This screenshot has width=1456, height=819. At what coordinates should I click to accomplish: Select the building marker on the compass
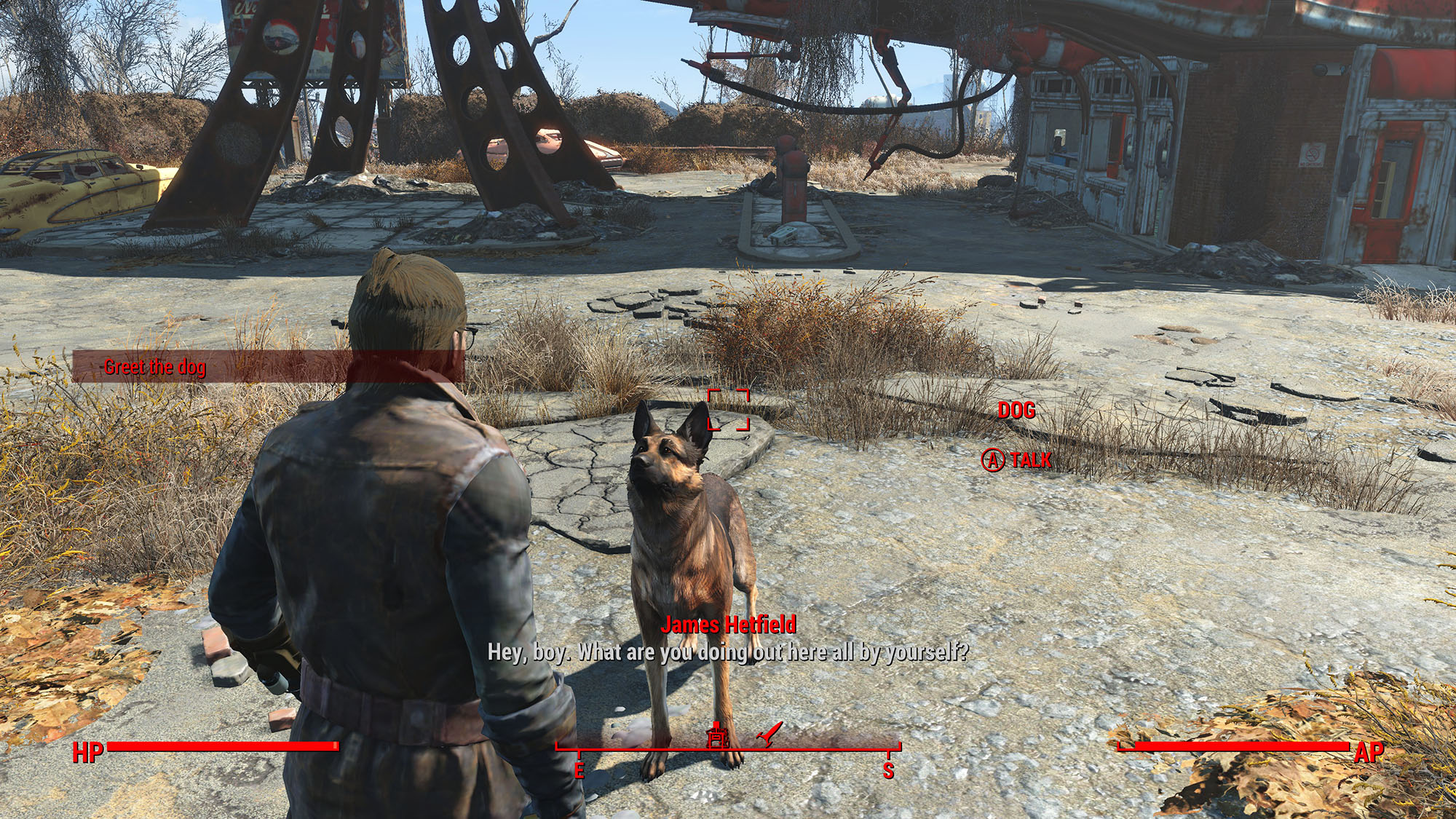[718, 735]
